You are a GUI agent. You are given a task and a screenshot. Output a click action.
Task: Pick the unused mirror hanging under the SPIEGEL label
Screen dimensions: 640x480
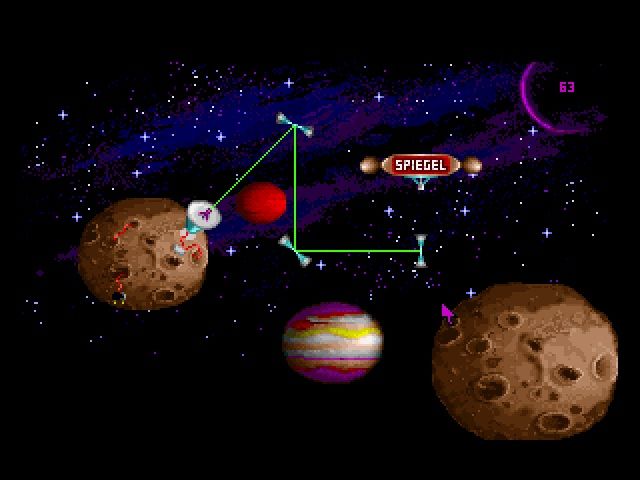click(421, 183)
